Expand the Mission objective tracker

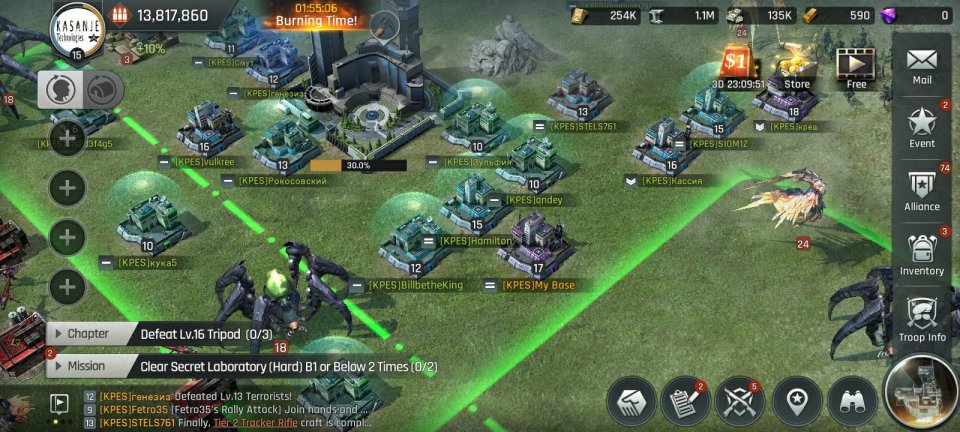click(x=88, y=366)
